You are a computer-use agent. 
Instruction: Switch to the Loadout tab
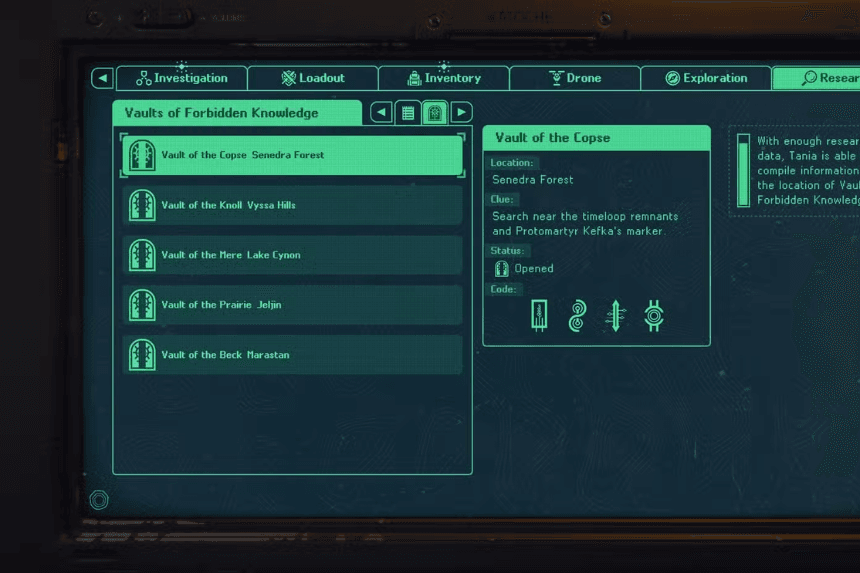[313, 78]
